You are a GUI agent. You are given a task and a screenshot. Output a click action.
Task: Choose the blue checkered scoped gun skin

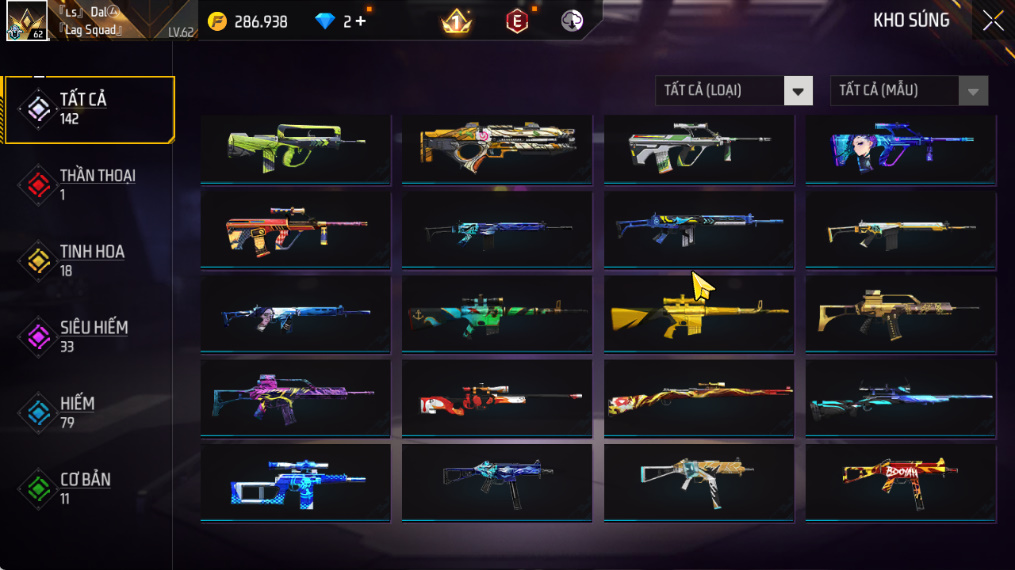point(295,482)
